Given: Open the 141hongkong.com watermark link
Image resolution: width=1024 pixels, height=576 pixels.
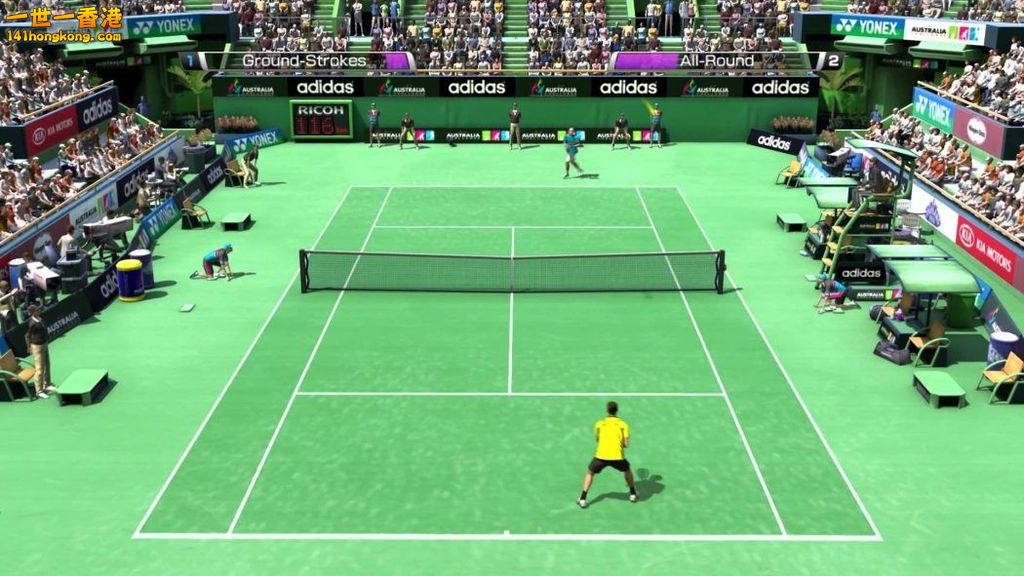Looking at the screenshot, I should pyautogui.click(x=62, y=36).
